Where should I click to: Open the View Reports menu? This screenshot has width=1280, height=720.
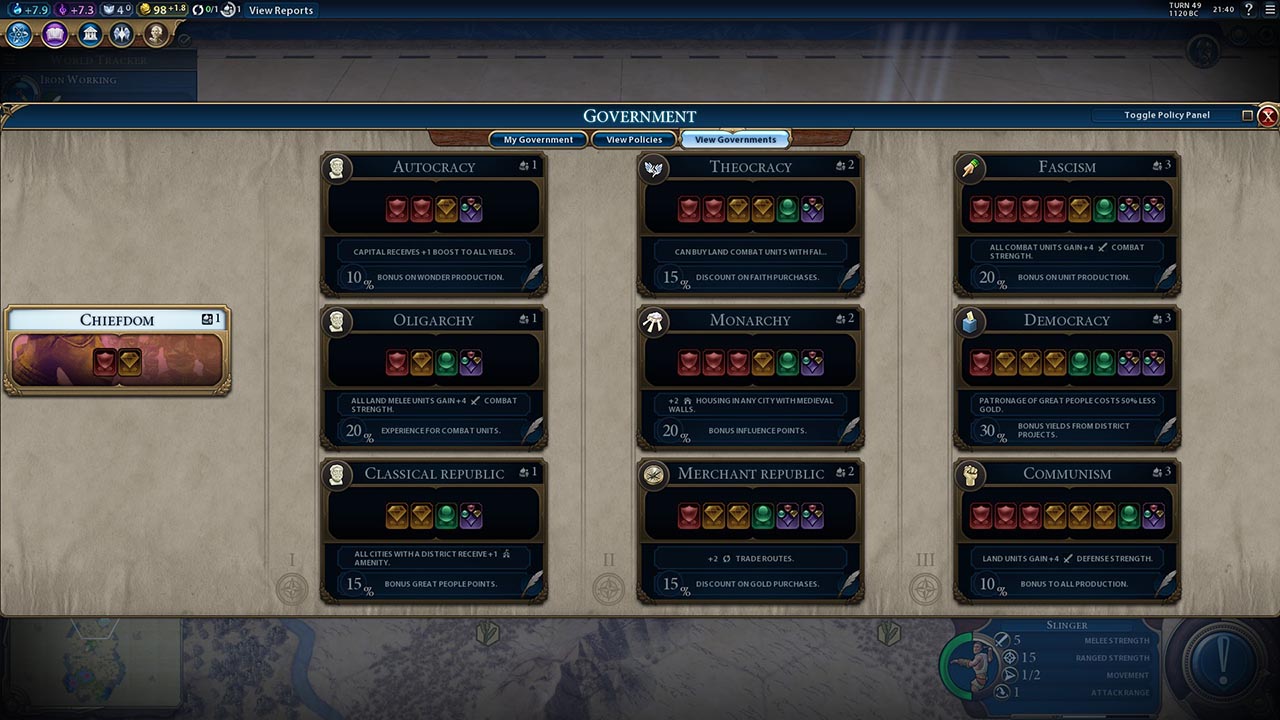click(281, 10)
